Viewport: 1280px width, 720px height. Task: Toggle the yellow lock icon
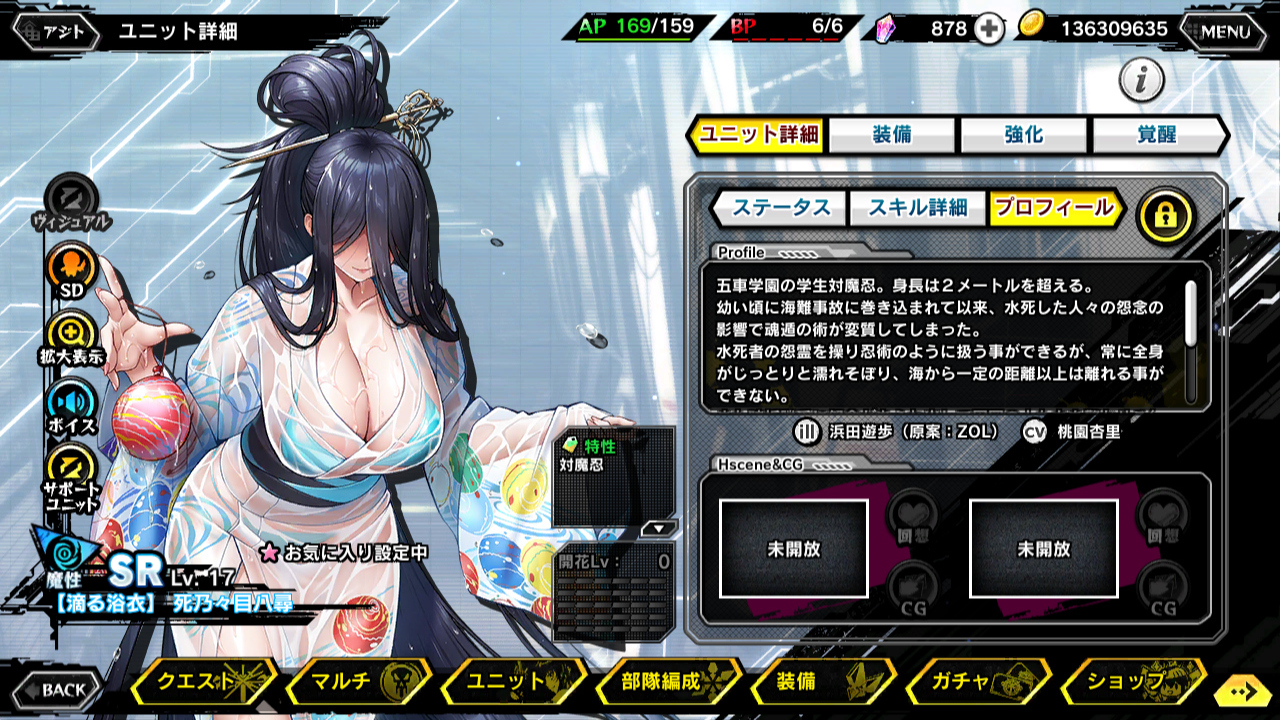(1165, 214)
